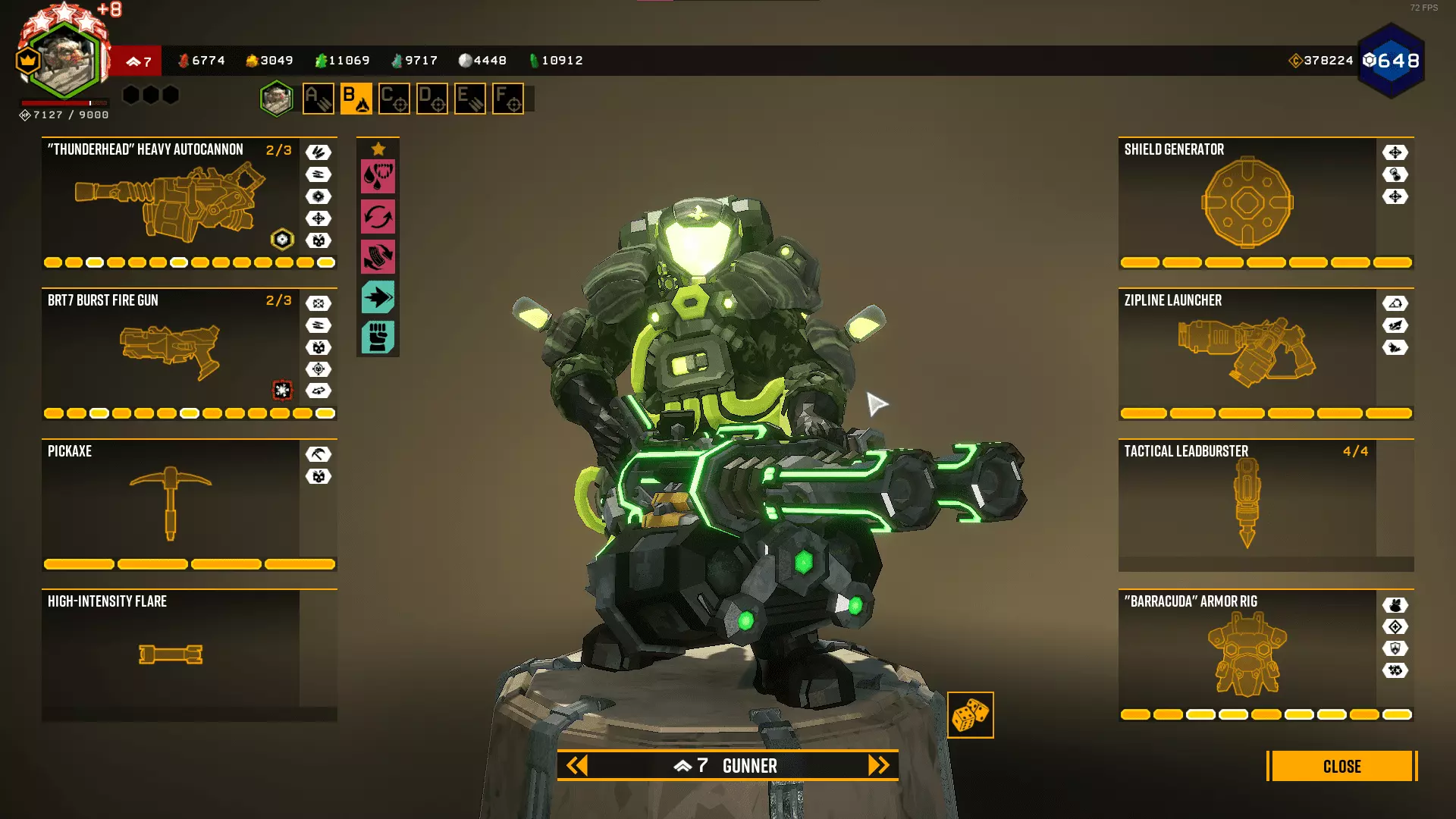Go to the next class with right arrows
Viewport: 1456px width, 819px height.
(878, 766)
